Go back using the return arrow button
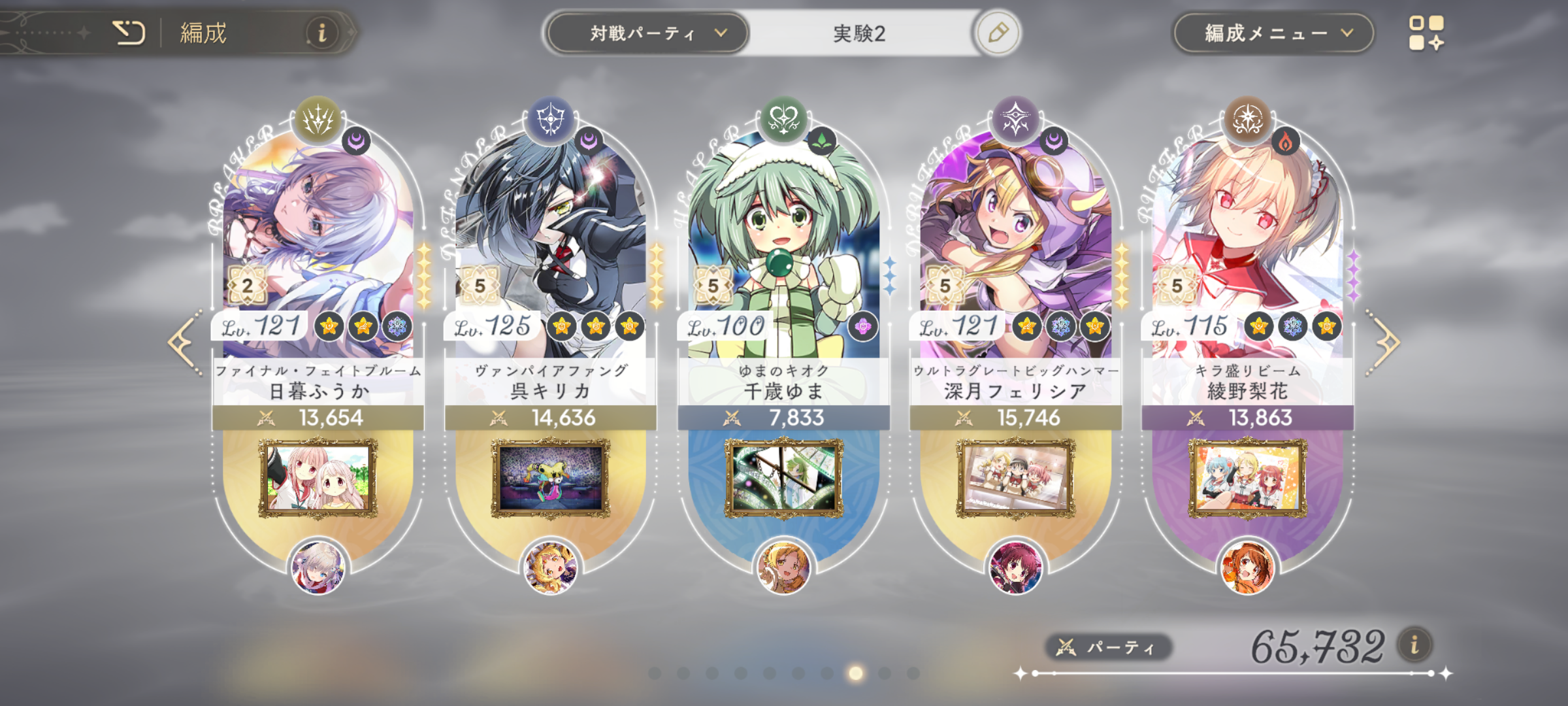The image size is (1568, 706). point(129,33)
